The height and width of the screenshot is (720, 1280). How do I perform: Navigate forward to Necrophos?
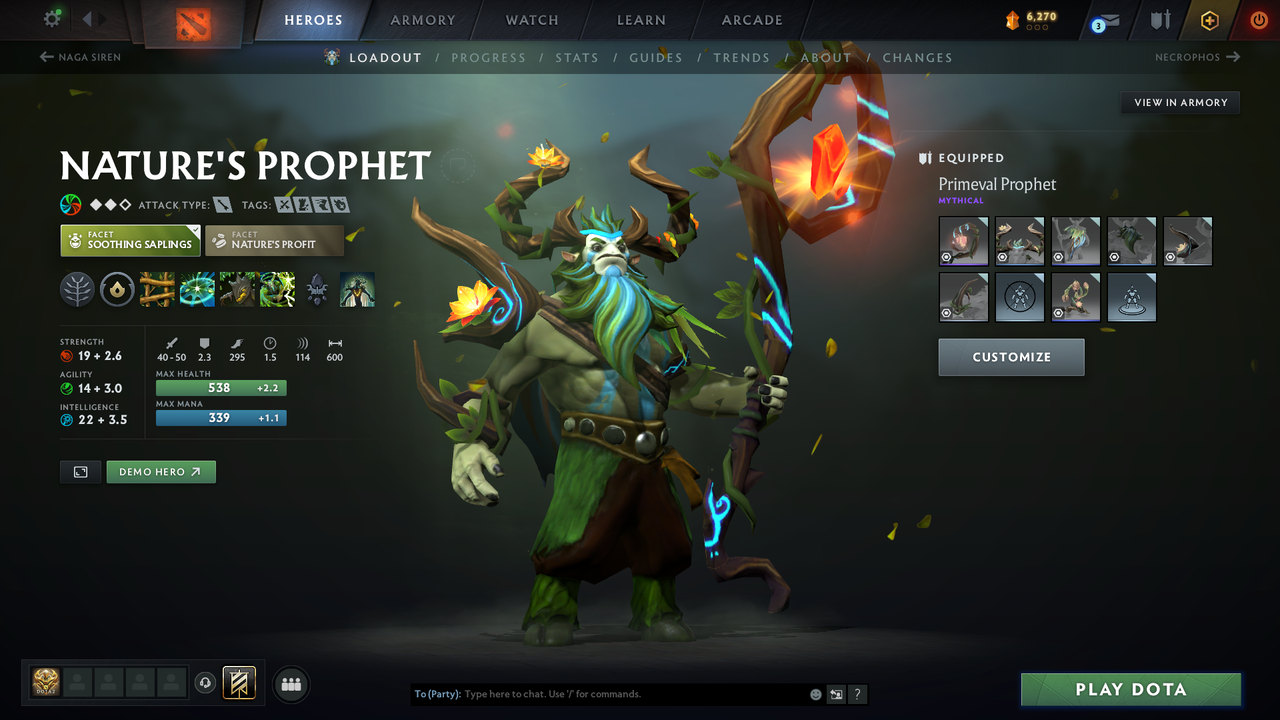pyautogui.click(x=1197, y=57)
